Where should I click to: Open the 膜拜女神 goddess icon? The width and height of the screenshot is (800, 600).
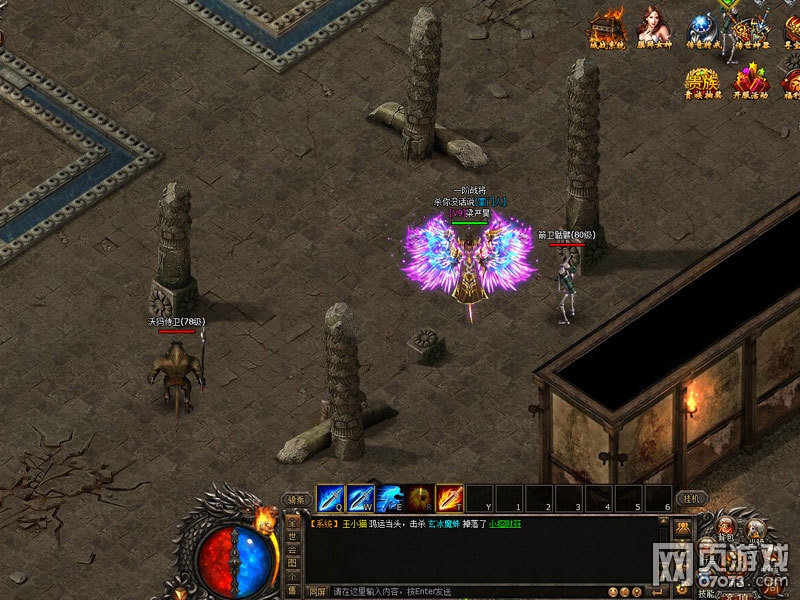[x=654, y=28]
